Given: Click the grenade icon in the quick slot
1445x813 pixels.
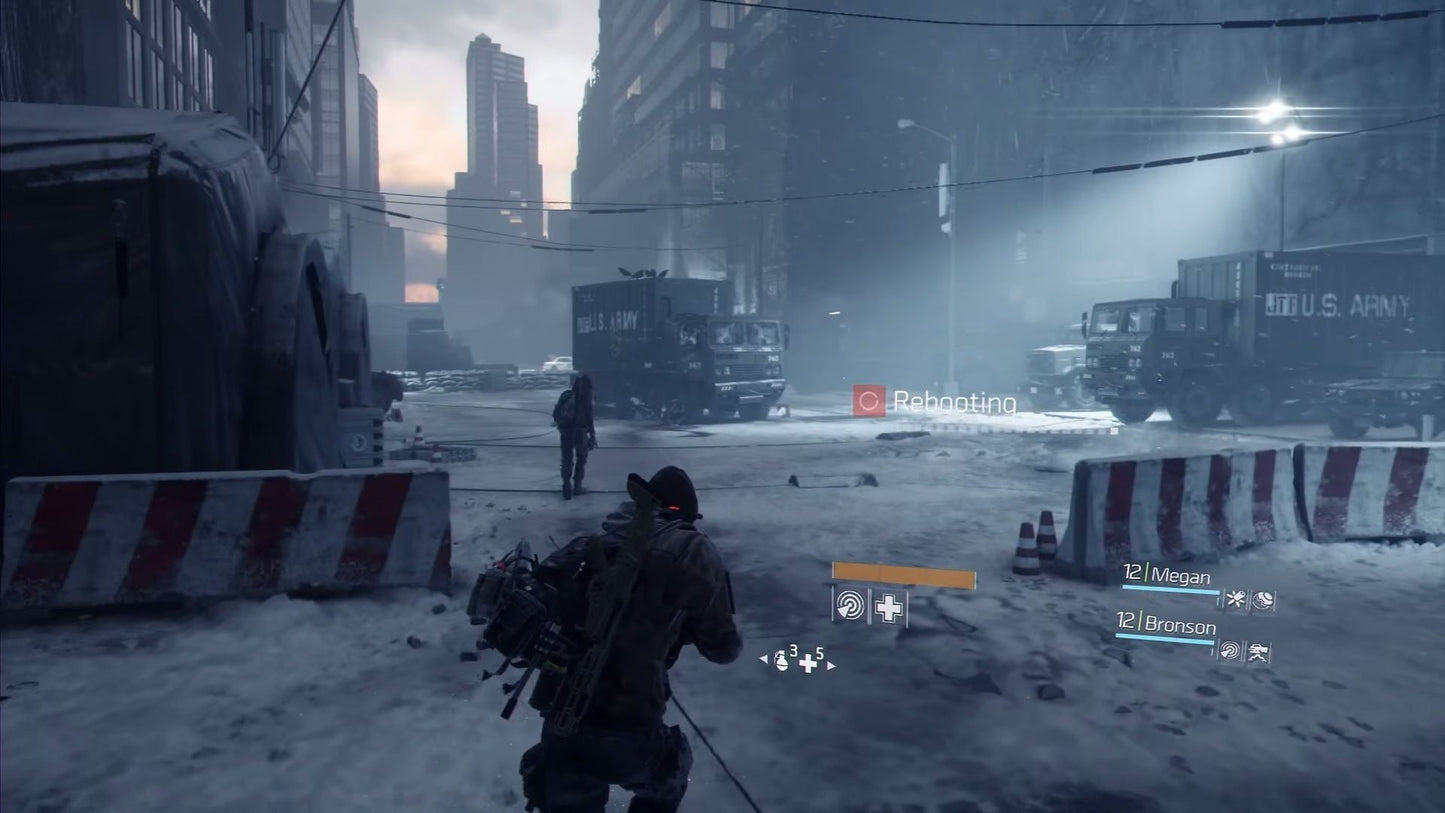Looking at the screenshot, I should pos(783,661).
